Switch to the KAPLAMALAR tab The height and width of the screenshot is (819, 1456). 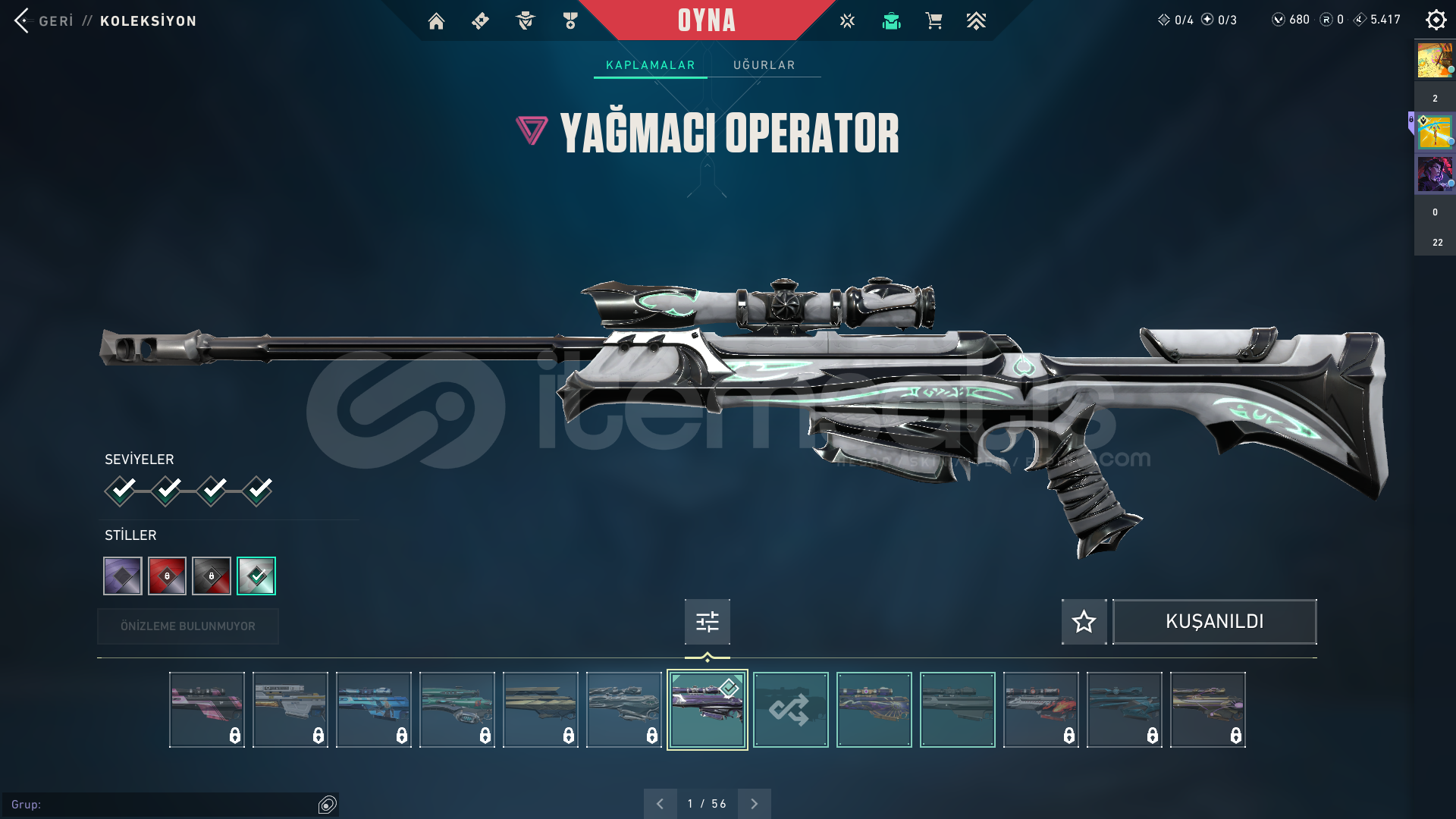[650, 65]
